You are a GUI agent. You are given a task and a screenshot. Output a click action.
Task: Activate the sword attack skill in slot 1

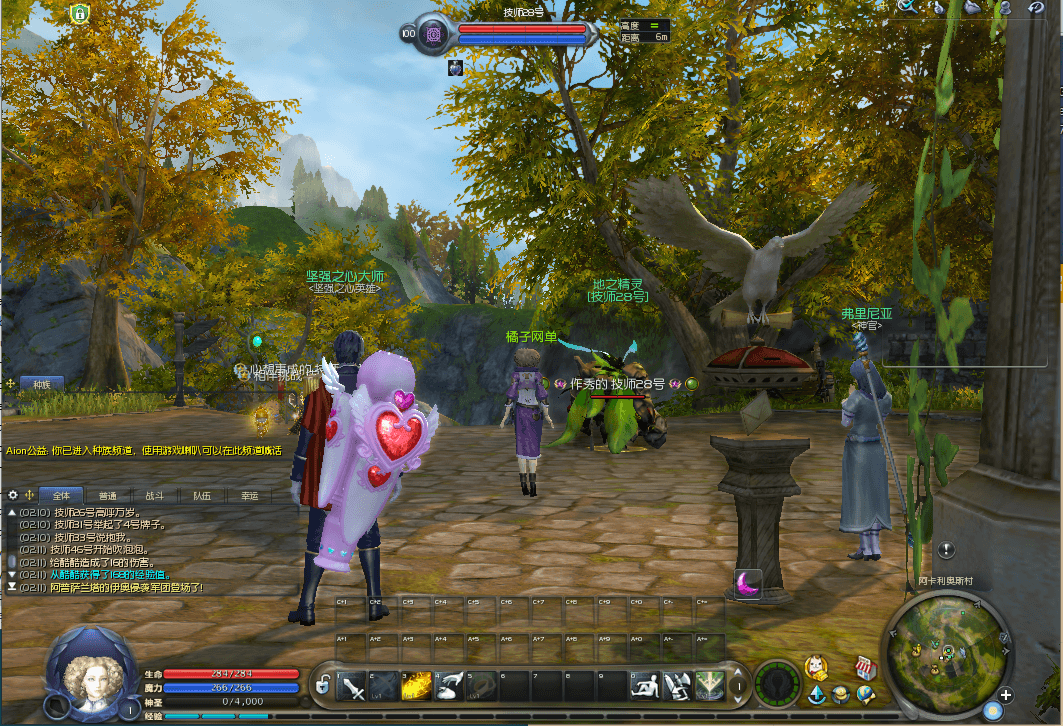coord(353,686)
